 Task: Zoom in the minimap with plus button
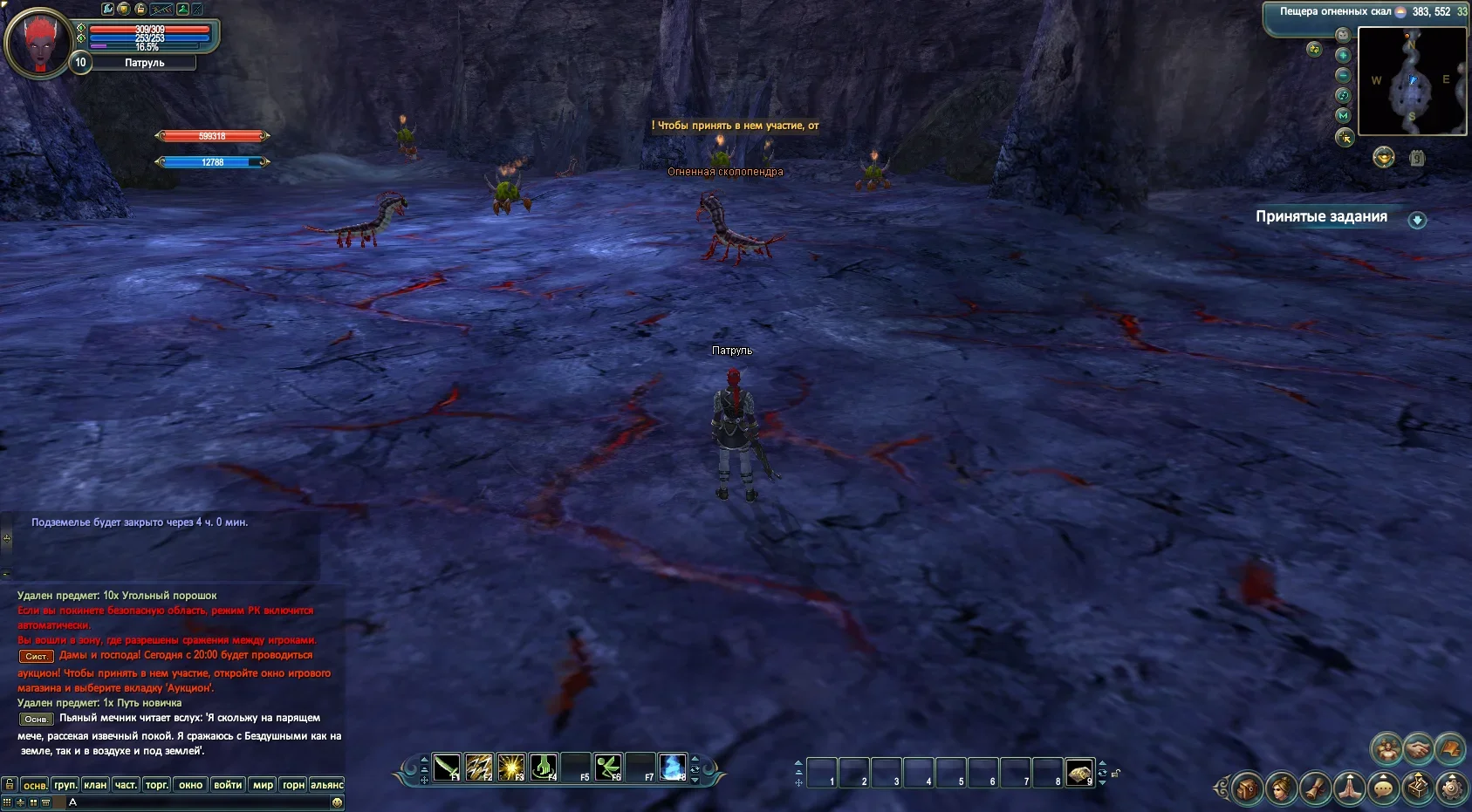tap(1343, 55)
